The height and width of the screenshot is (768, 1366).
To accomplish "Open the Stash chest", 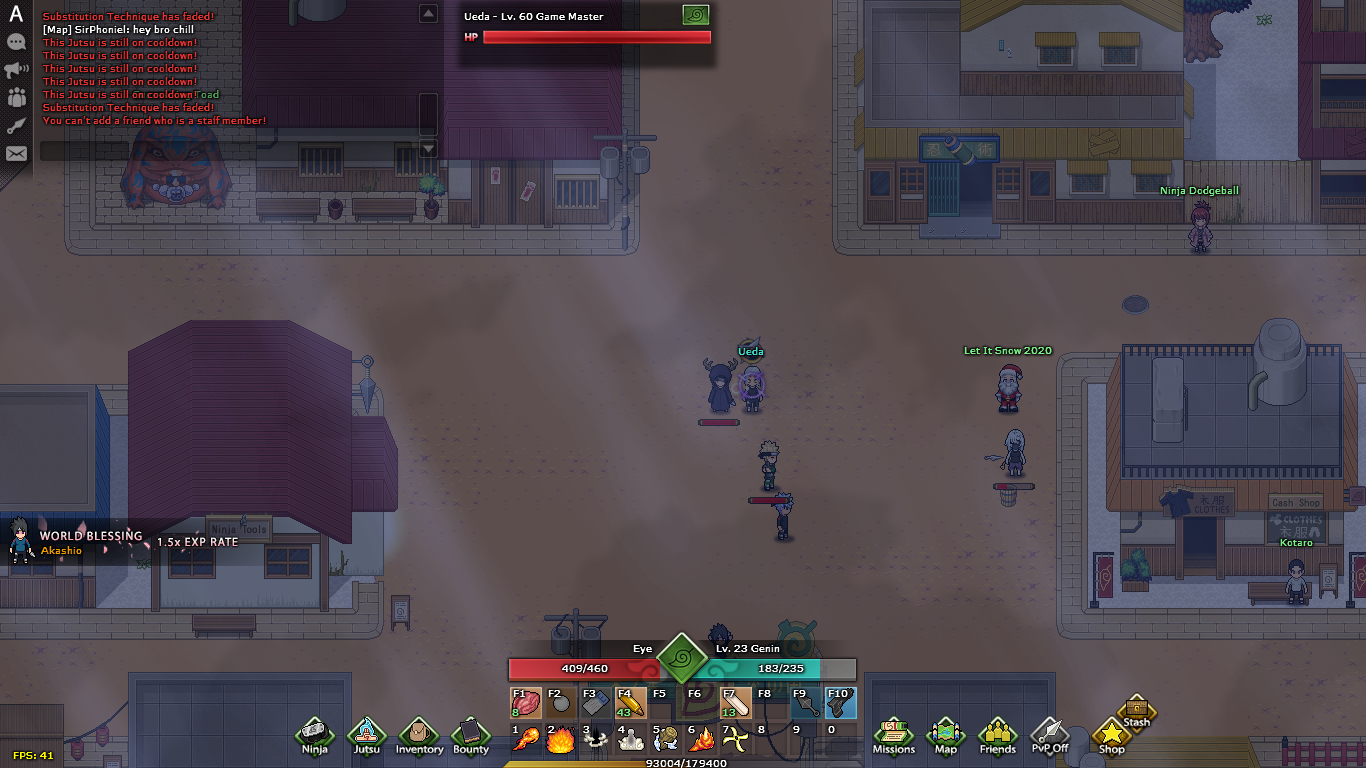I will pos(1137,709).
